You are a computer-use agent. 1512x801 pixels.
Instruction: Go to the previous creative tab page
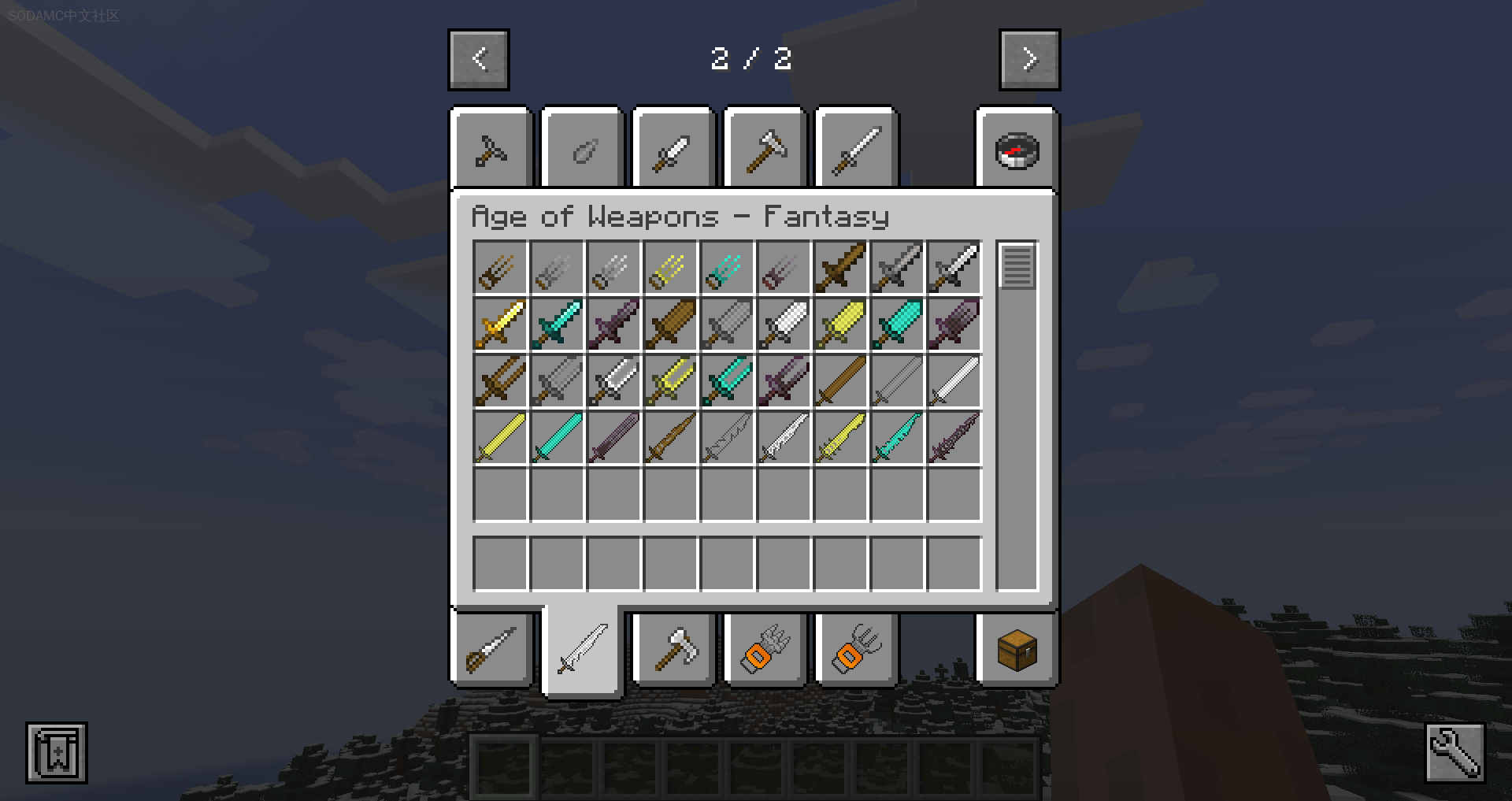point(479,60)
